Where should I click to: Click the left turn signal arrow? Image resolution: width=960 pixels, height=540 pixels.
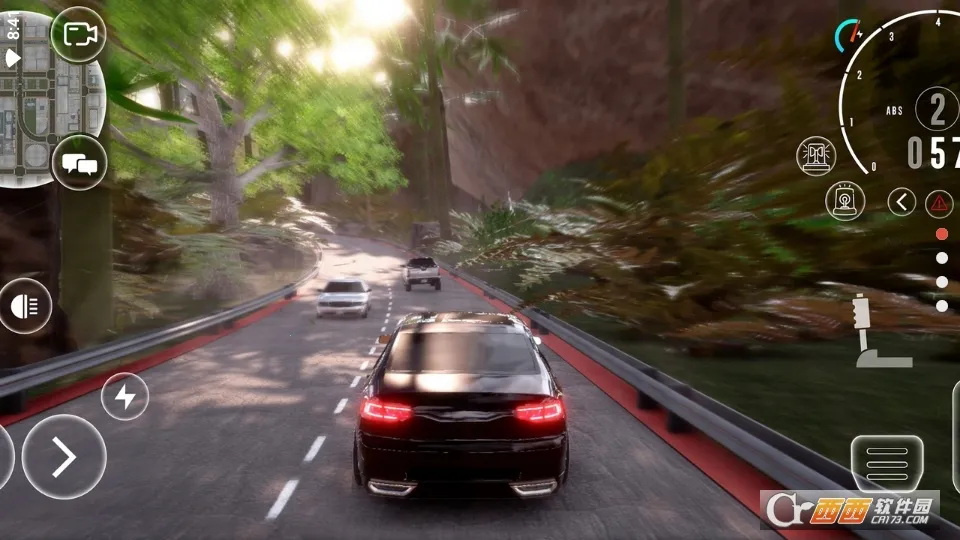click(x=901, y=202)
